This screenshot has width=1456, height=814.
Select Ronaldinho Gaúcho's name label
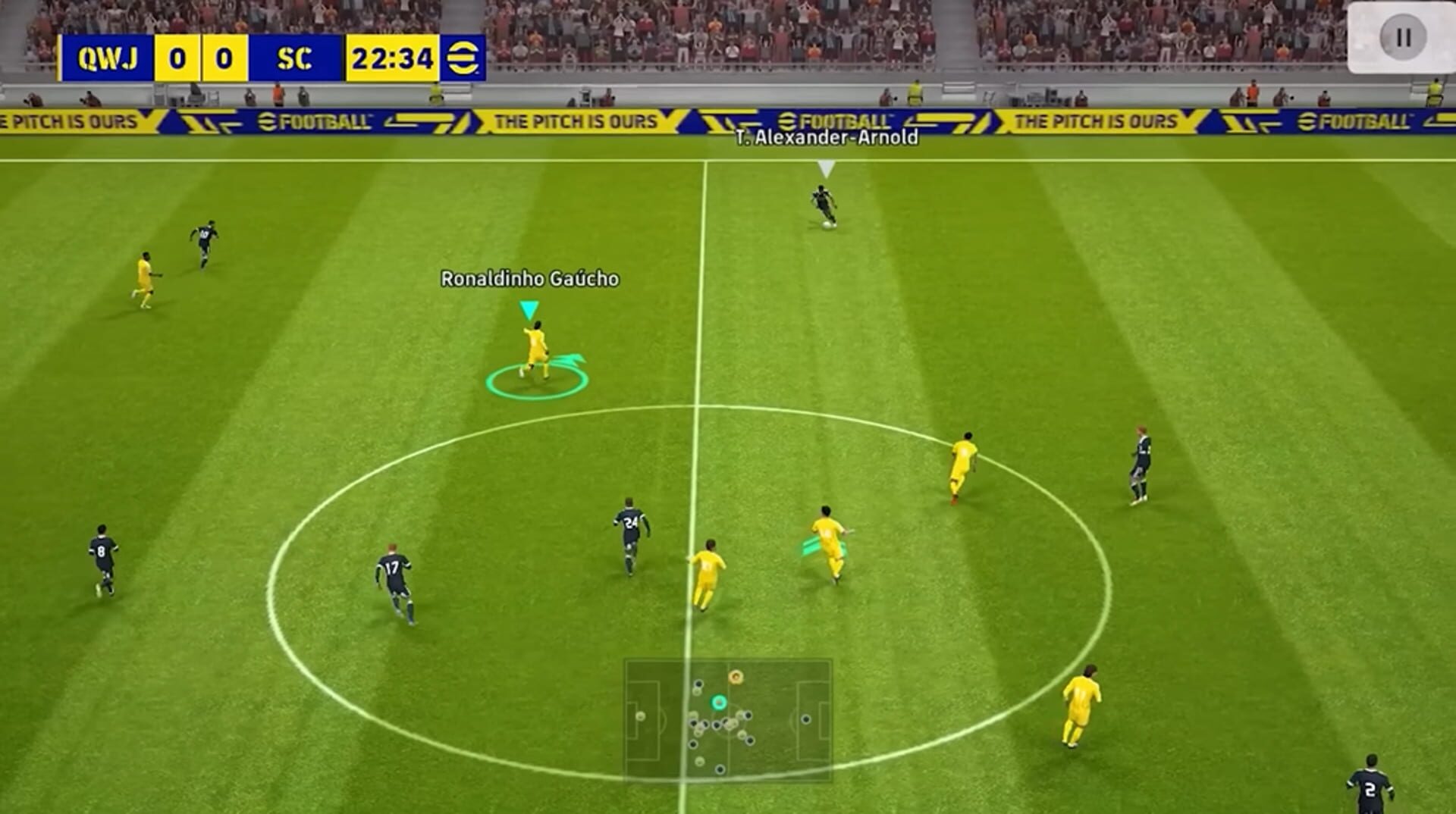[529, 278]
